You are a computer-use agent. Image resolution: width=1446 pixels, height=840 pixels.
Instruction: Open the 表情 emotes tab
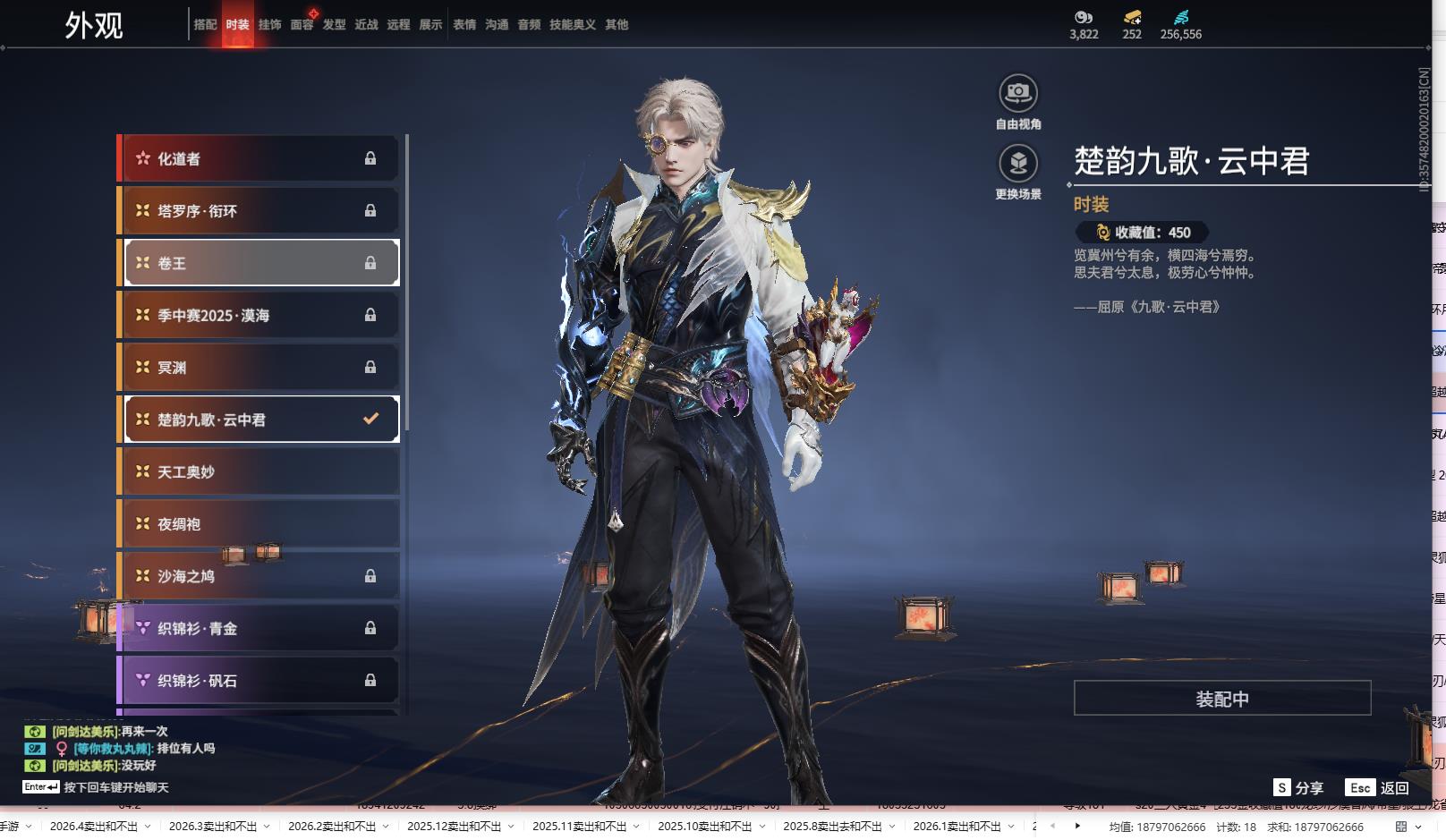(x=464, y=25)
